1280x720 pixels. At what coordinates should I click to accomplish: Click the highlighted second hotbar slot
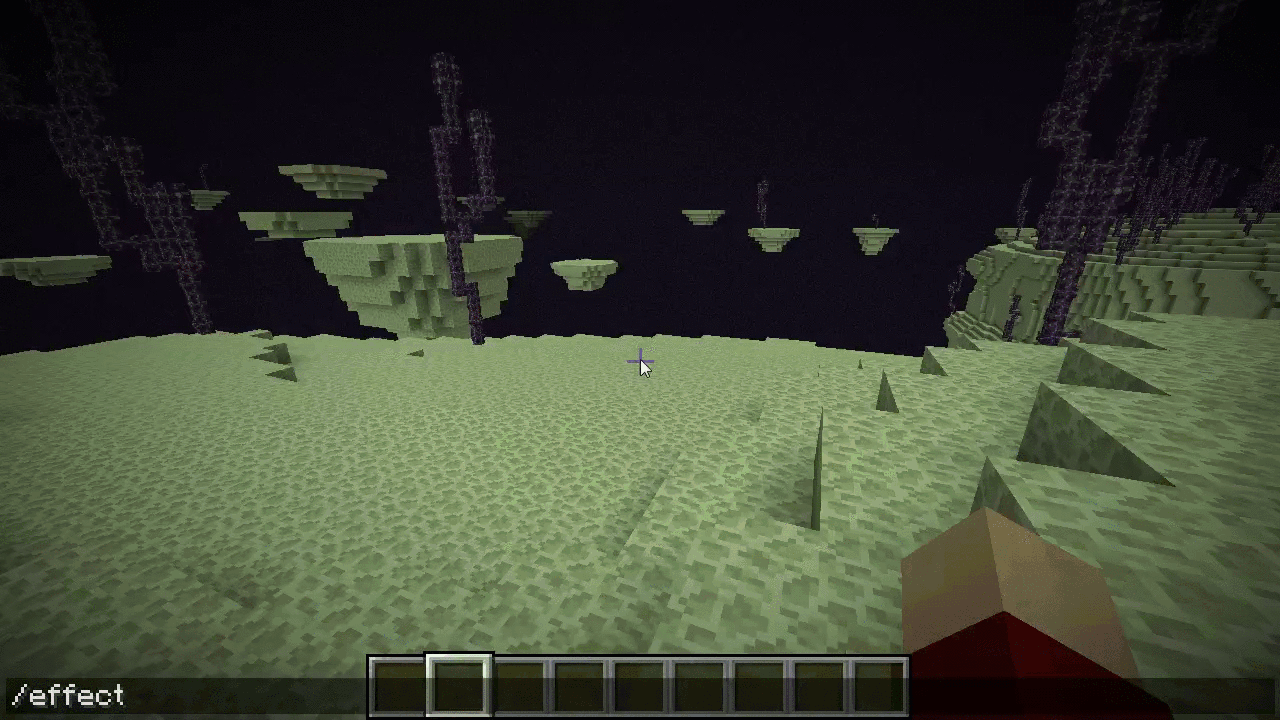[458, 685]
